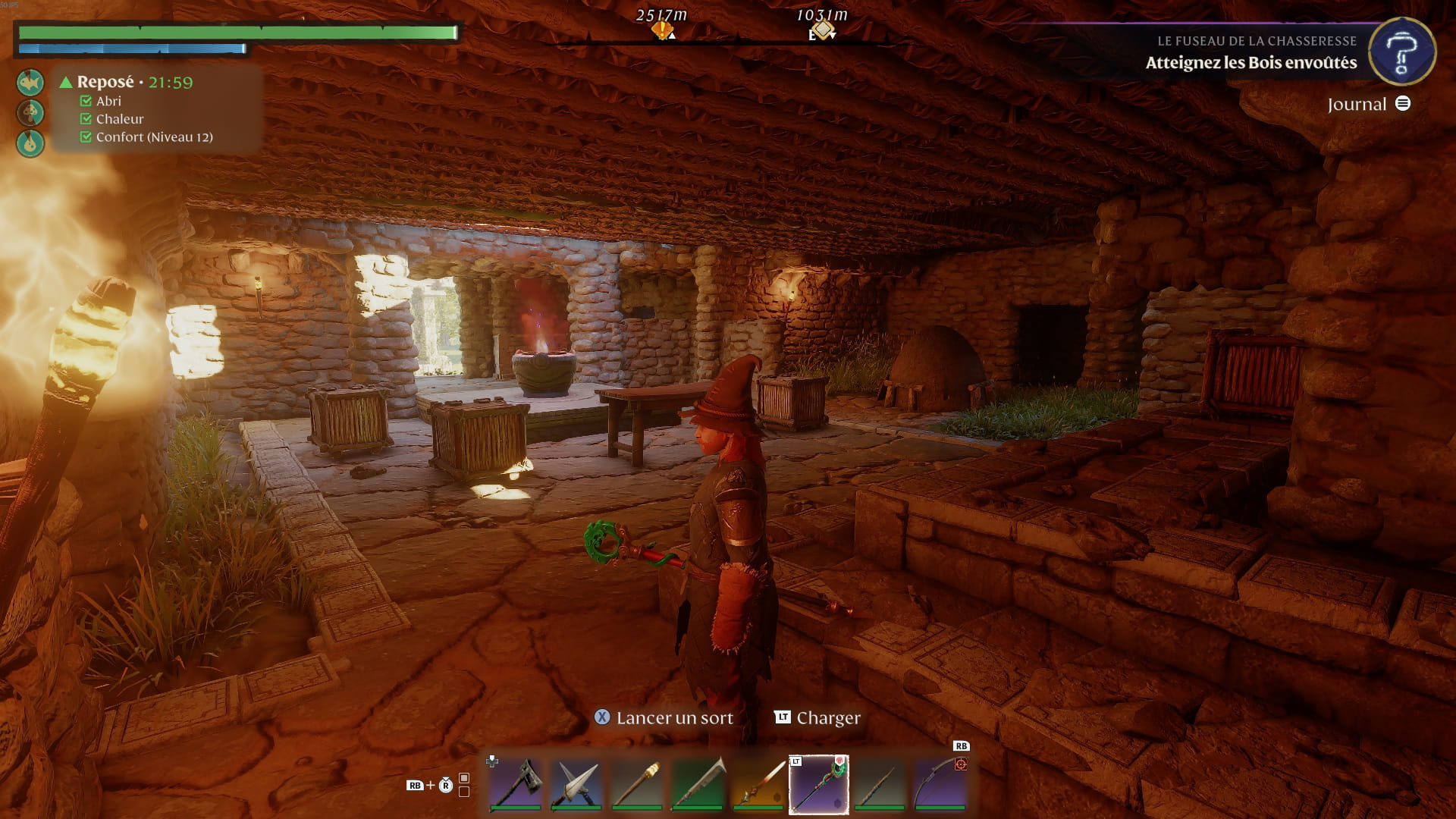Select the crossed daggers hotbar slot

[576, 784]
